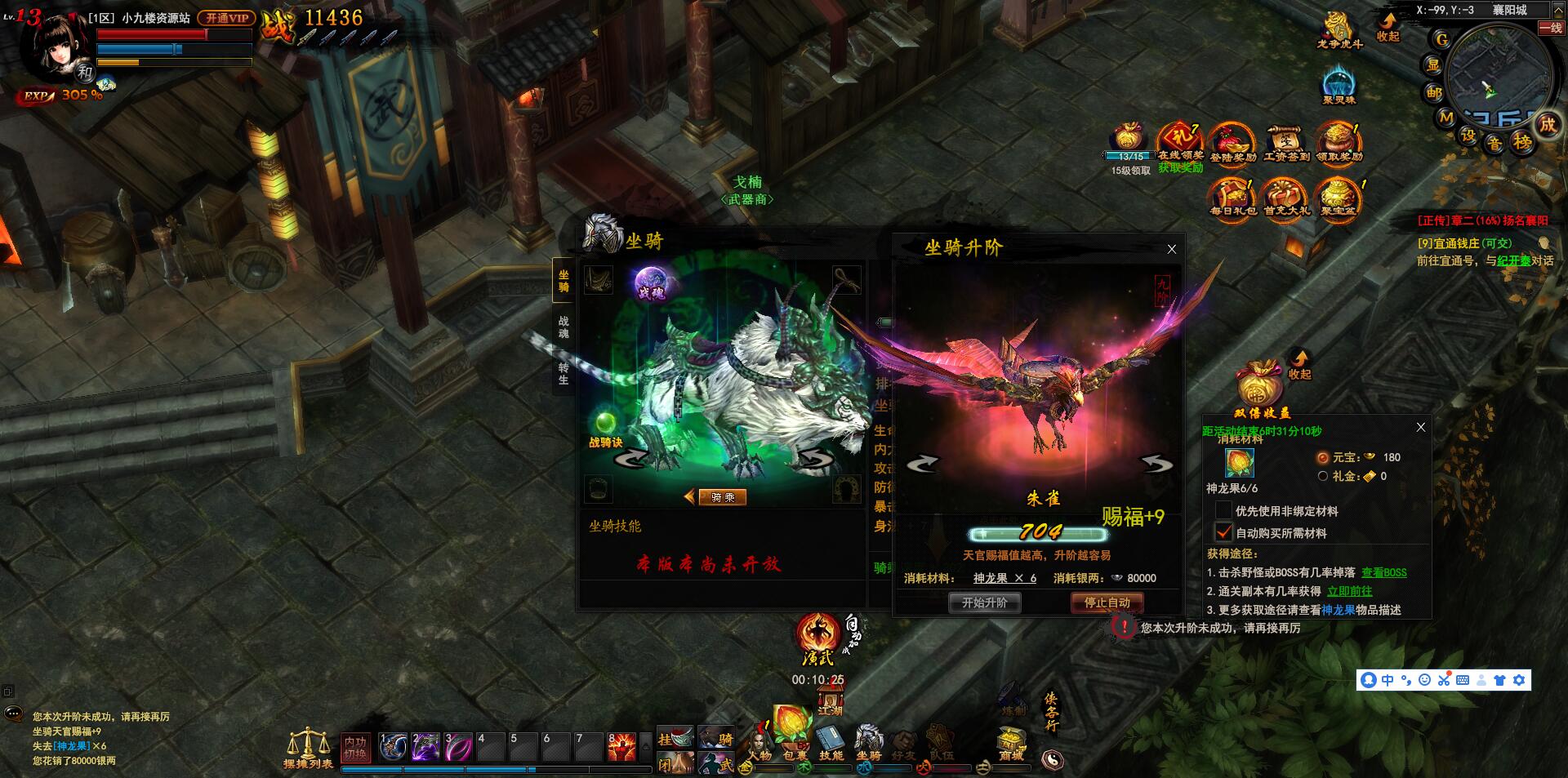Close the material consumption side panel
The width and height of the screenshot is (1568, 778).
1421,427
